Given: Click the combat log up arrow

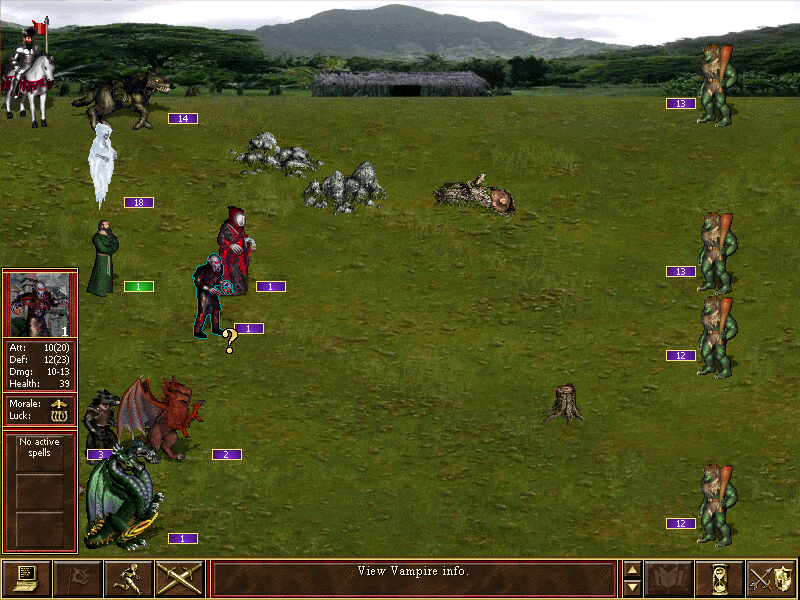Looking at the screenshot, I should pyautogui.click(x=632, y=570).
